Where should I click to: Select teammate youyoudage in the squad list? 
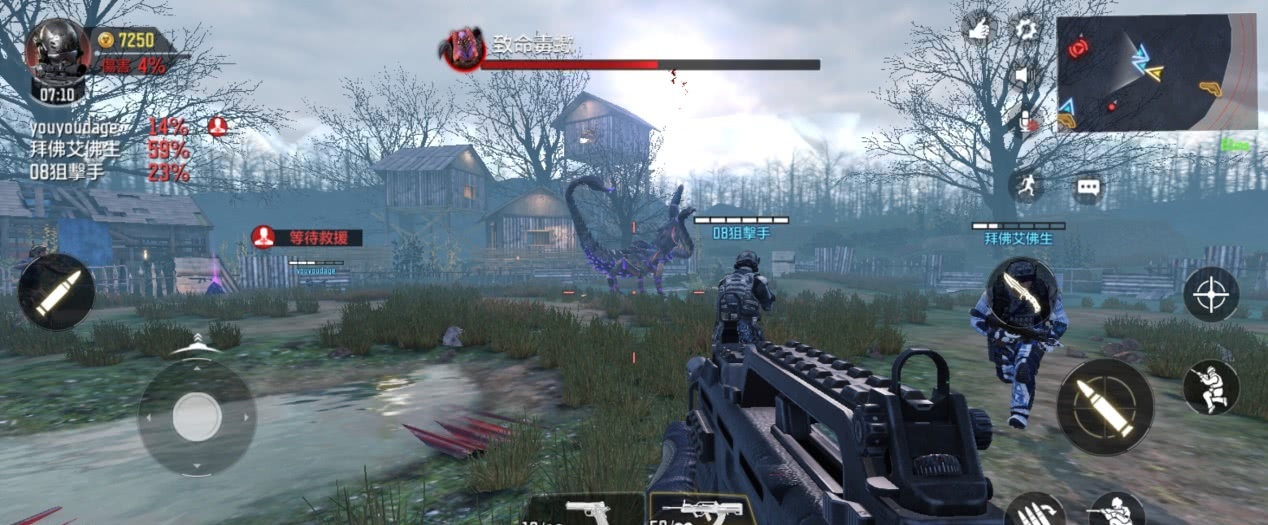[x=75, y=127]
